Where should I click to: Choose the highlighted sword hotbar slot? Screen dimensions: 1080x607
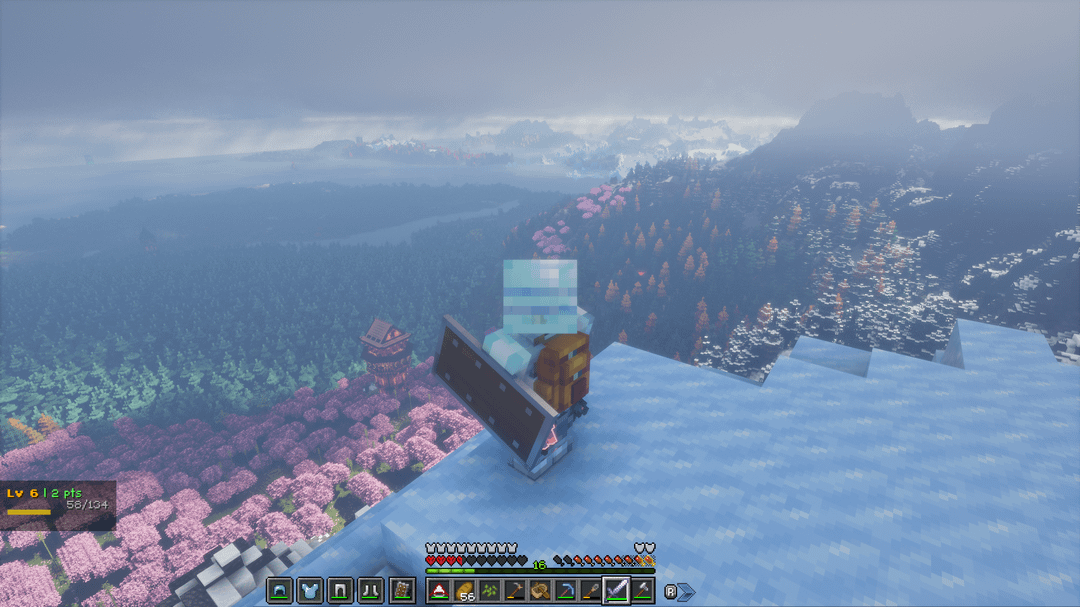click(616, 590)
